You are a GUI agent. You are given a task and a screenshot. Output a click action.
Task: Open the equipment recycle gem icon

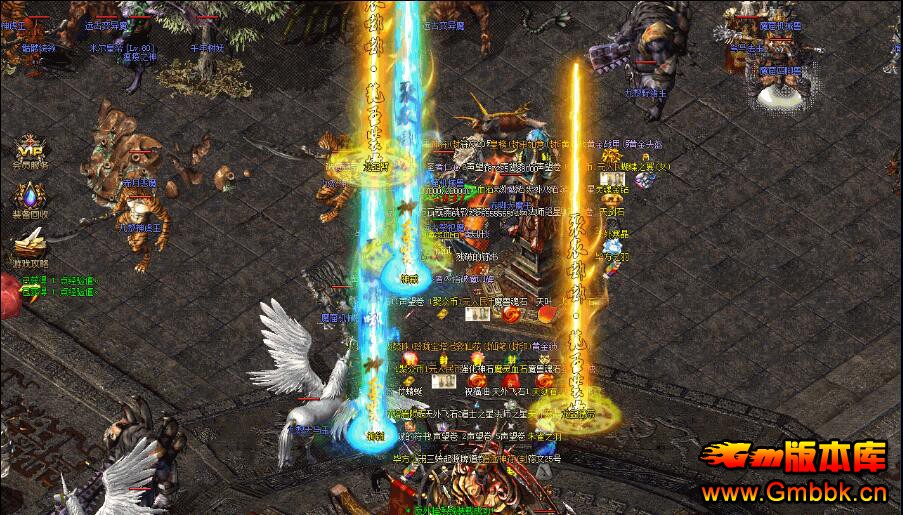[30, 196]
